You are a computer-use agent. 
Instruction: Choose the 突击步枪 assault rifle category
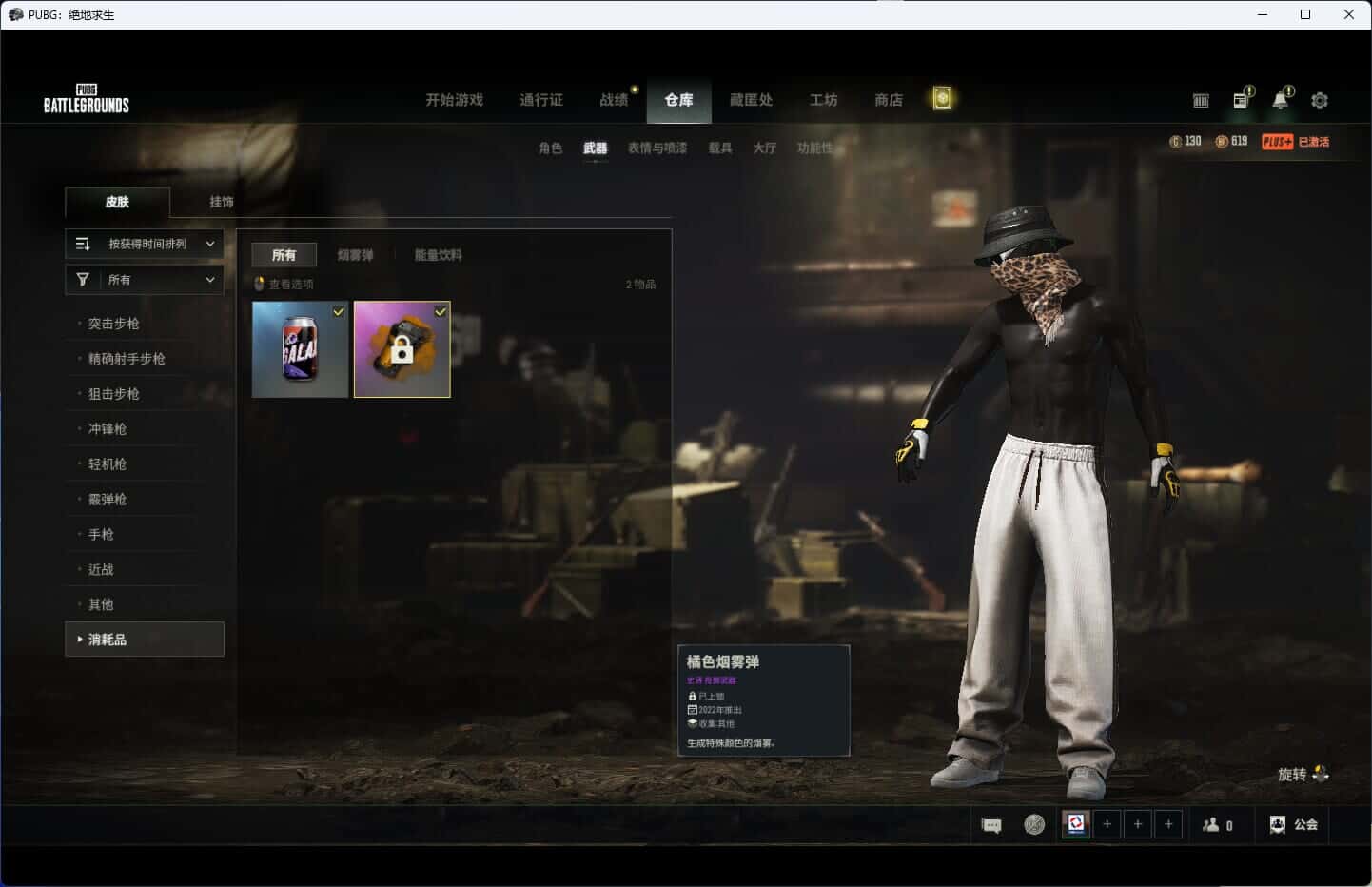(114, 324)
